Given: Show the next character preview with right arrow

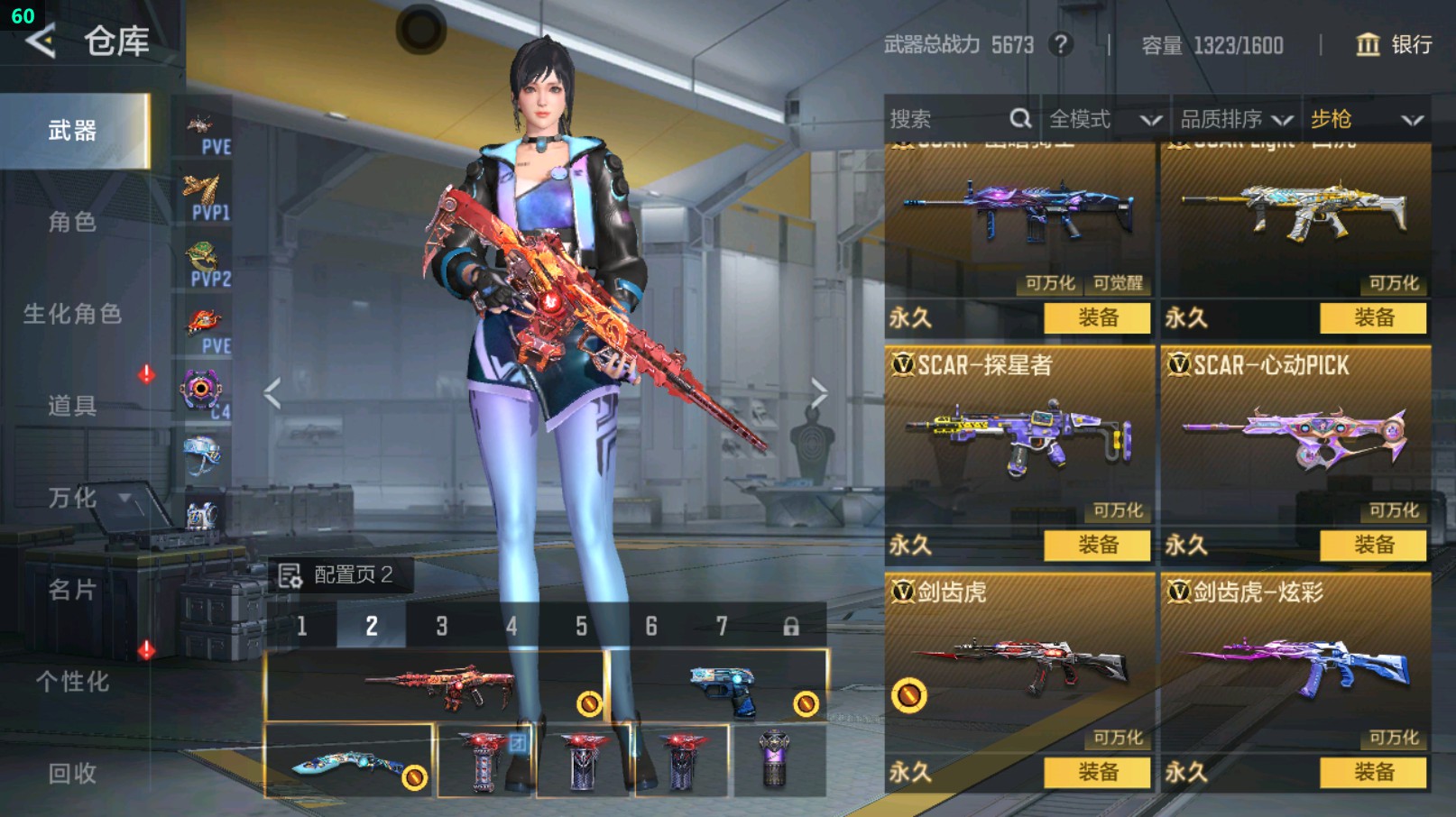Looking at the screenshot, I should click(818, 393).
